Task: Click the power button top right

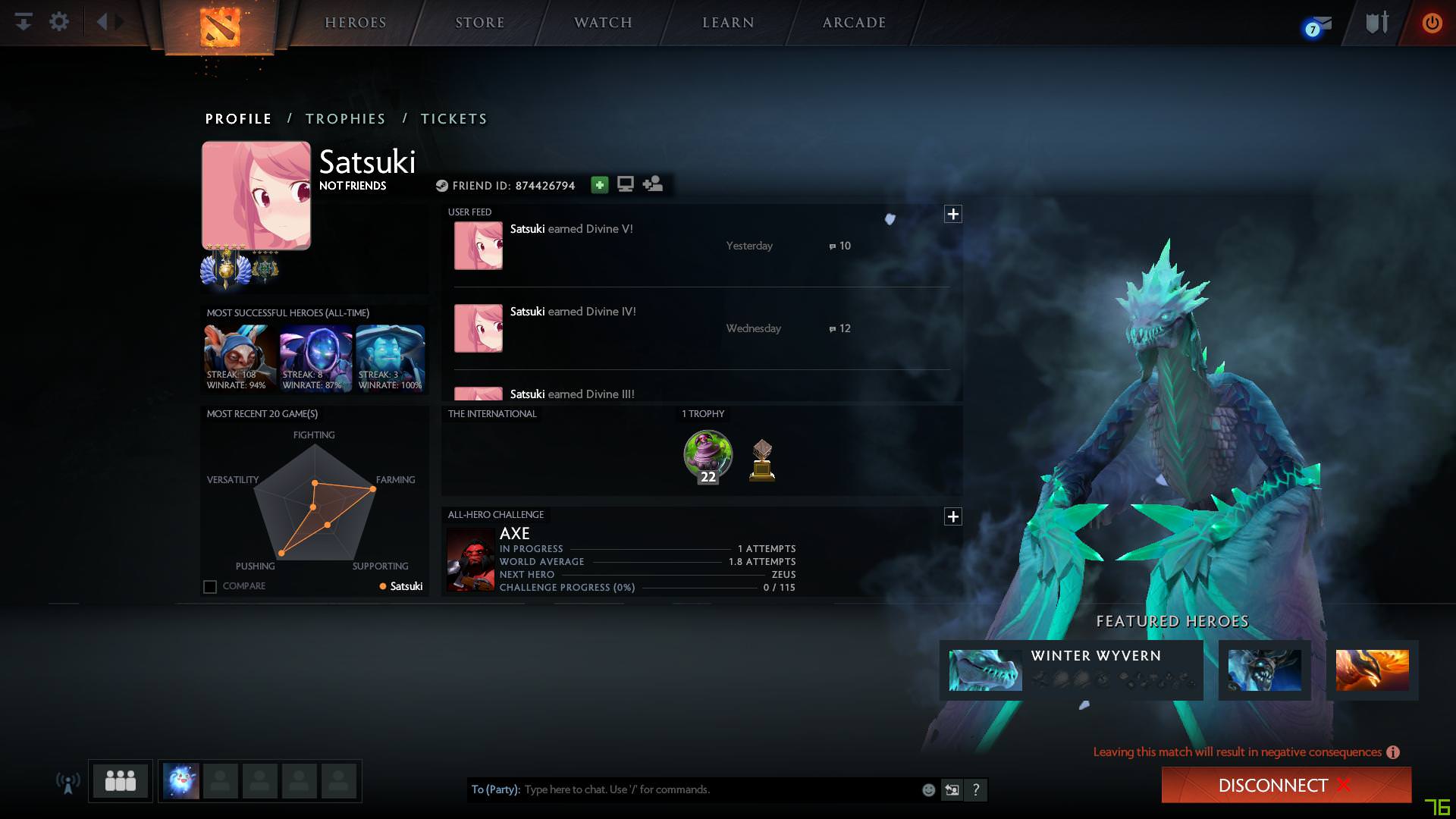Action: point(1432,23)
